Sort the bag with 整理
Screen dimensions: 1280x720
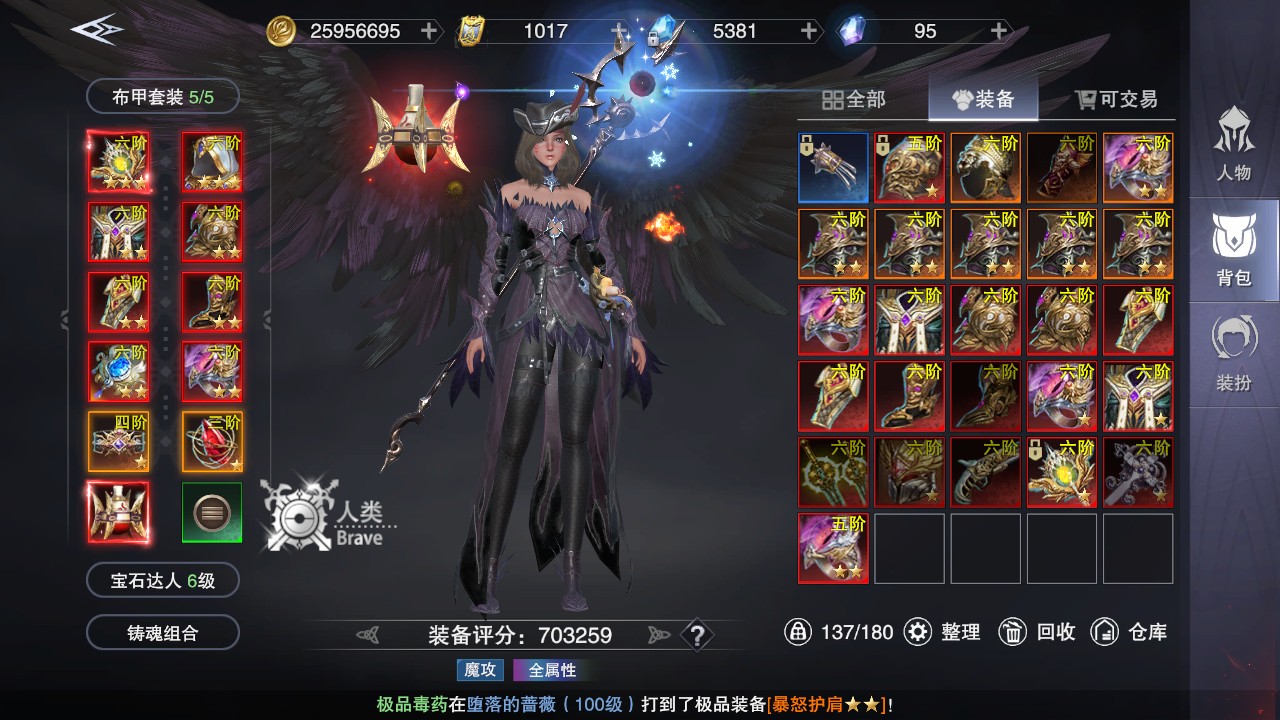click(943, 632)
